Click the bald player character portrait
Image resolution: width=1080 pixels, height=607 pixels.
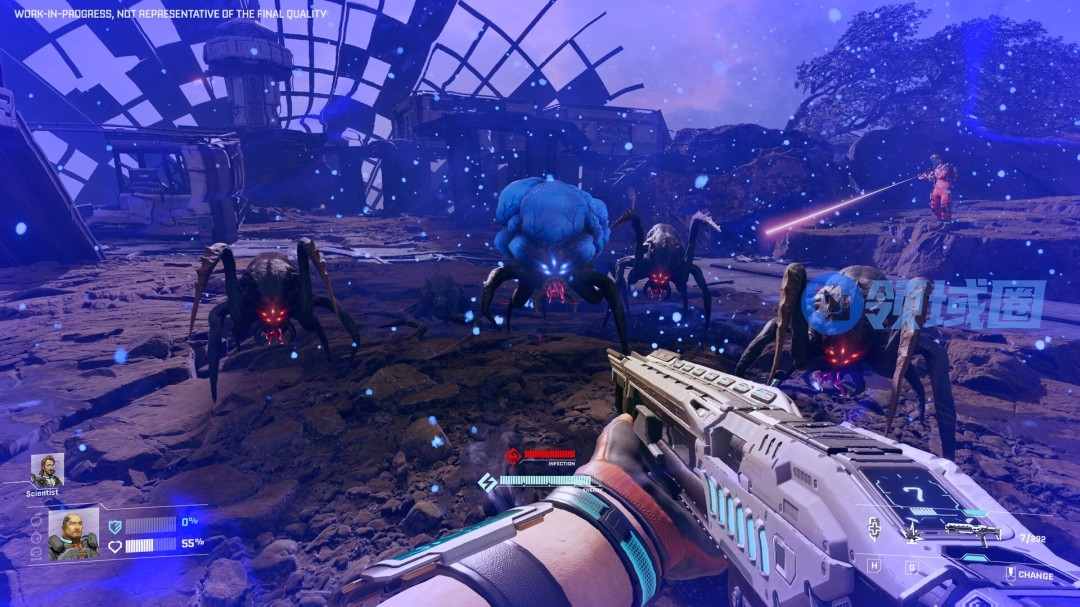[73, 535]
